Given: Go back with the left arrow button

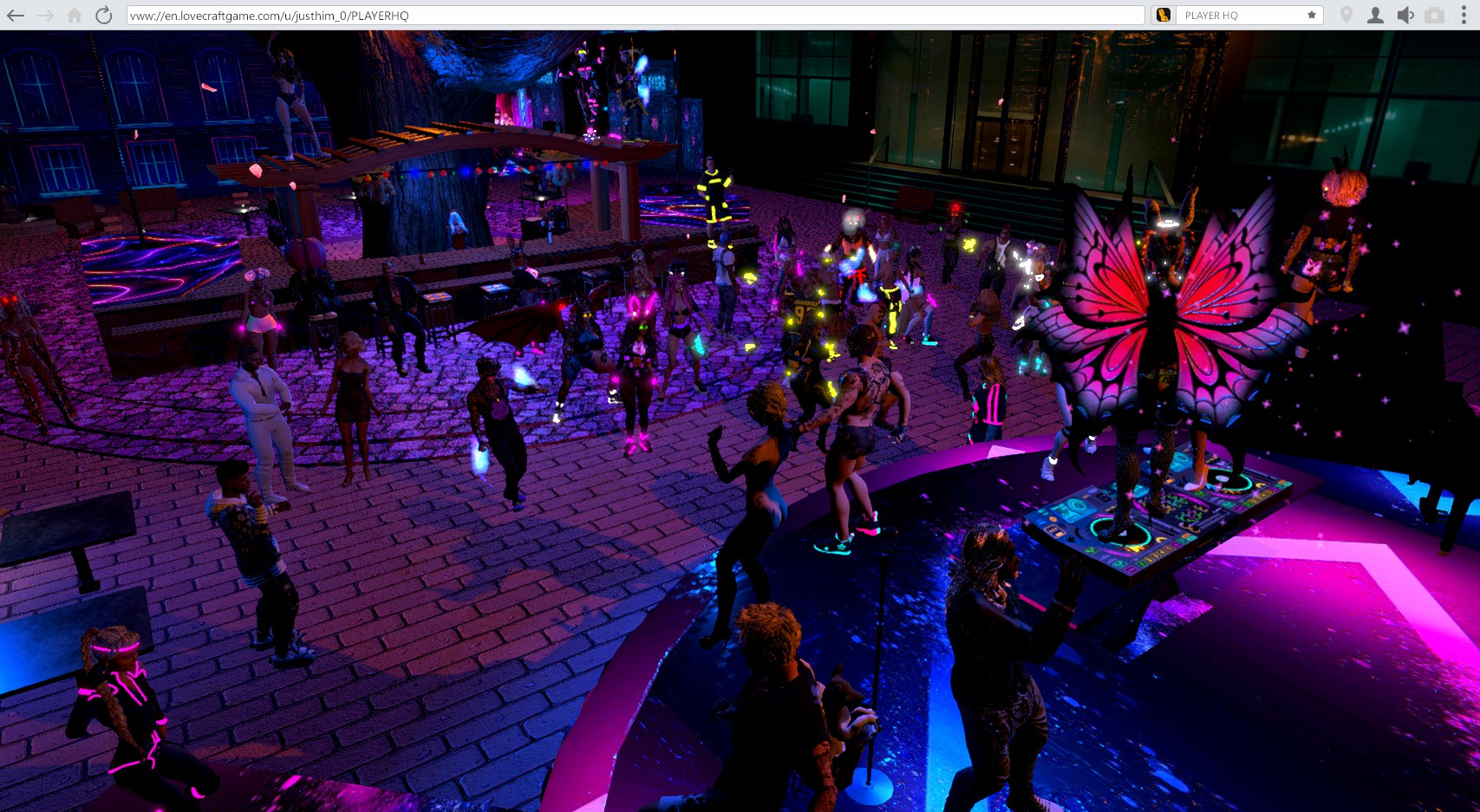Looking at the screenshot, I should click(16, 16).
